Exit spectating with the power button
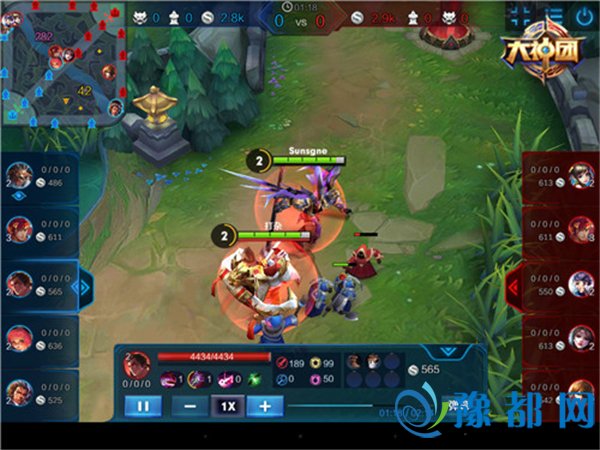The image size is (600, 450). (584, 15)
